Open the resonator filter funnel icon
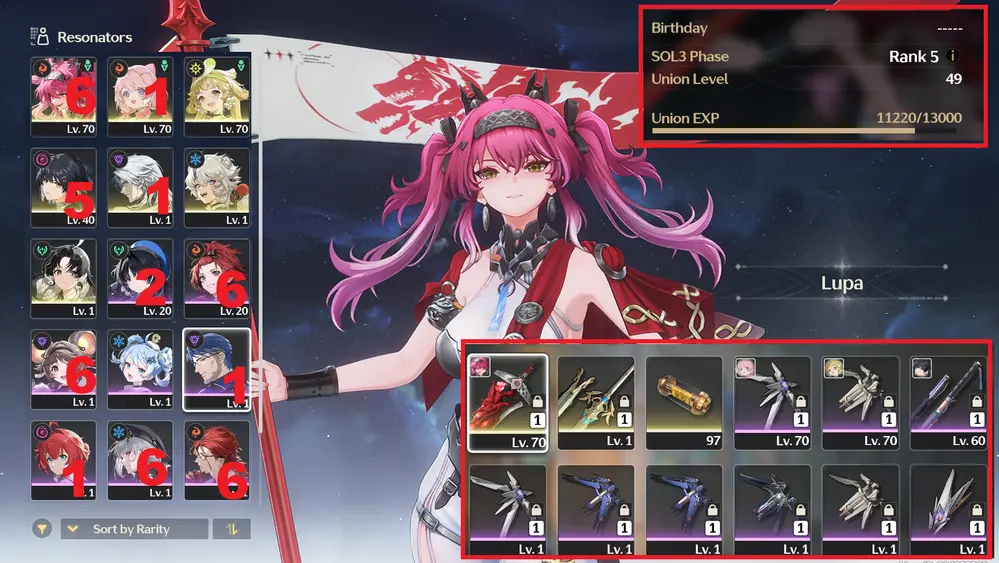The width and height of the screenshot is (999, 563). pos(42,529)
